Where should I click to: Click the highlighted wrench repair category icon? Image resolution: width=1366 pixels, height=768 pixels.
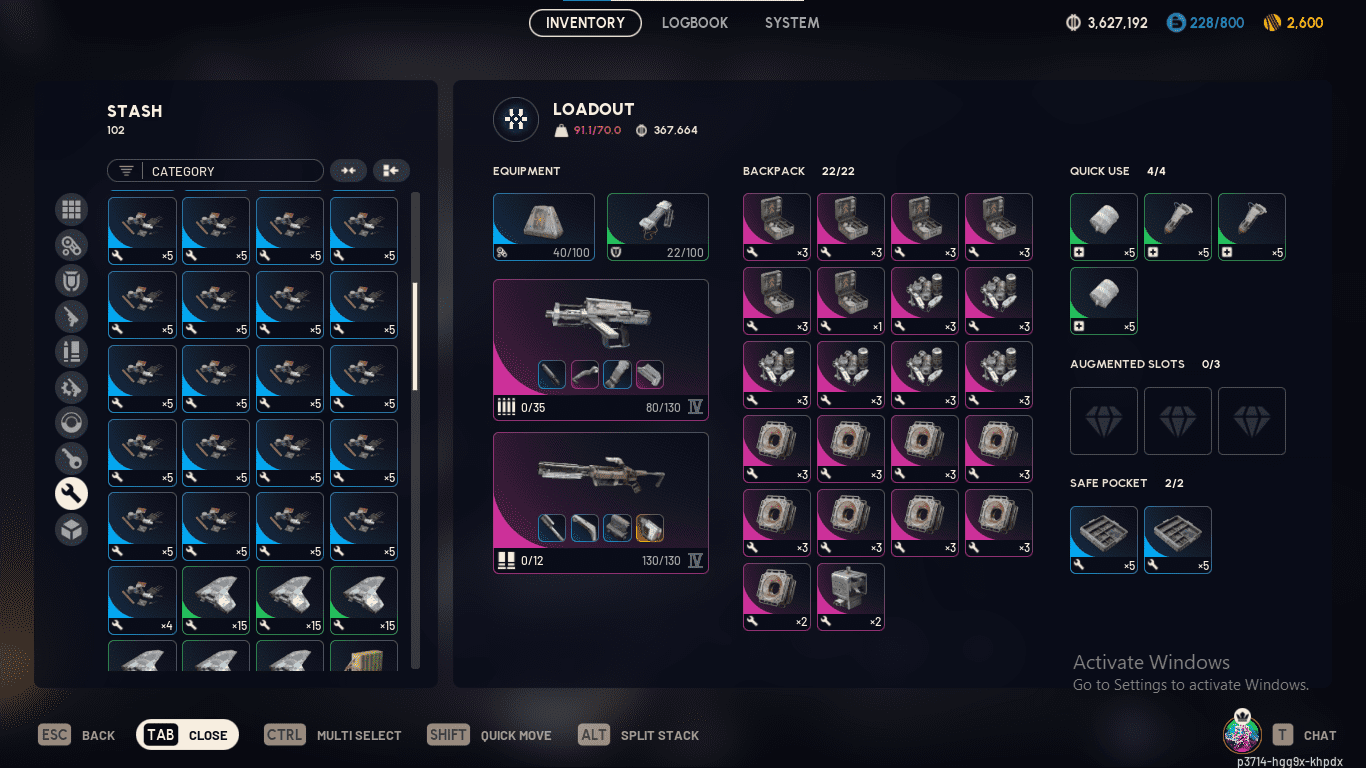pos(71,493)
